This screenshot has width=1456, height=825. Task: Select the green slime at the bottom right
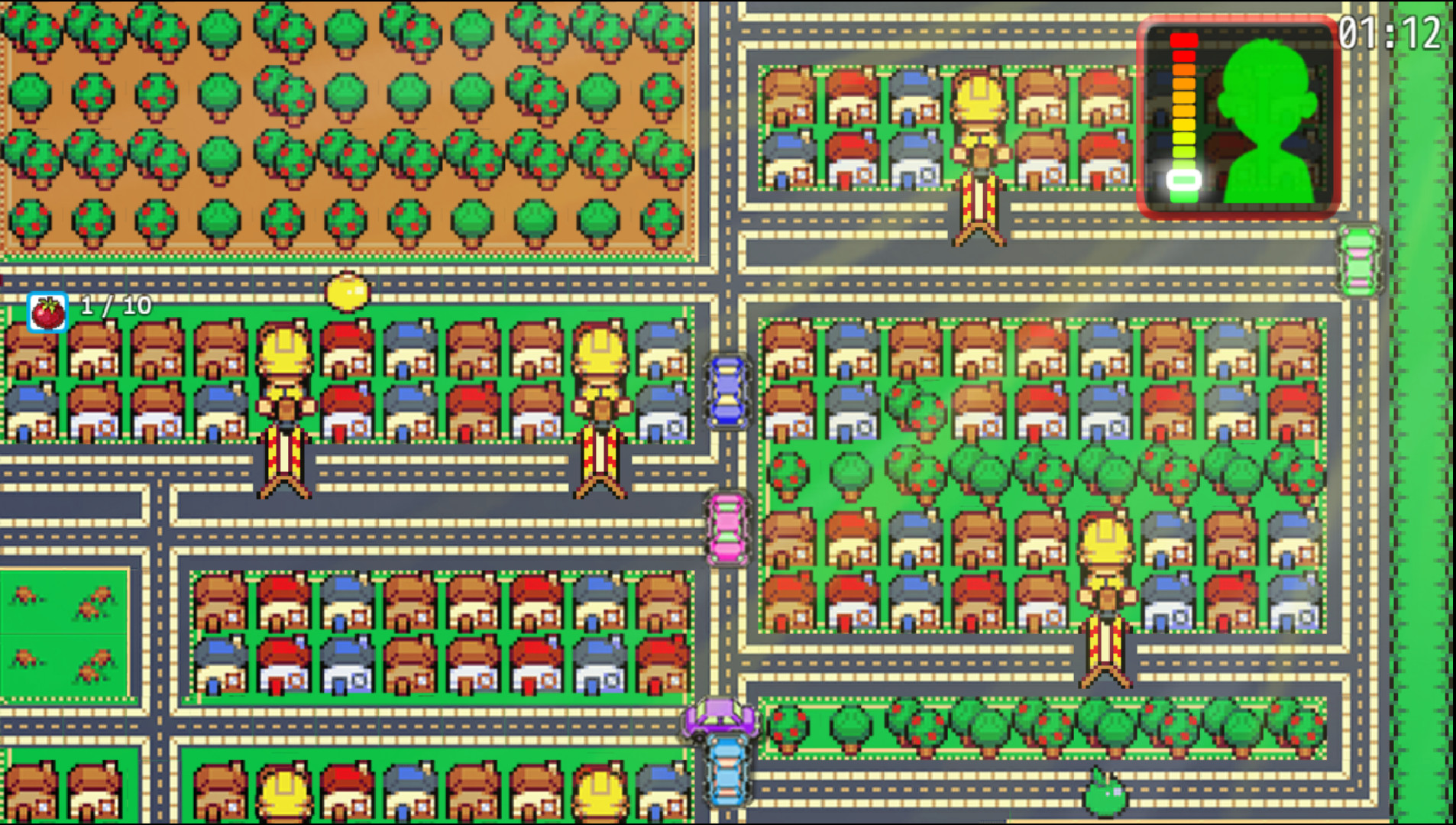click(1106, 794)
